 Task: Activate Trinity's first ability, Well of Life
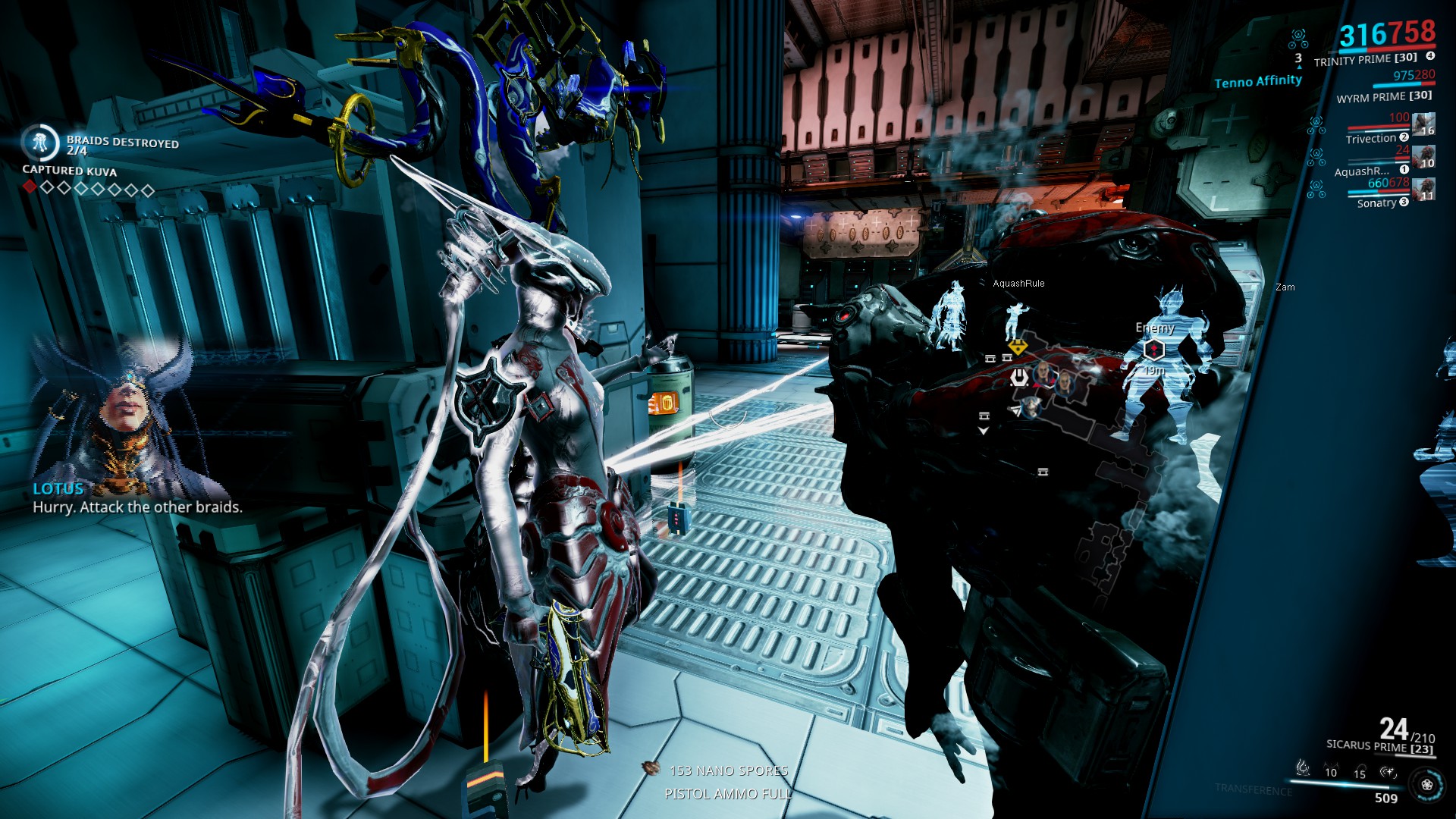click(x=1303, y=769)
